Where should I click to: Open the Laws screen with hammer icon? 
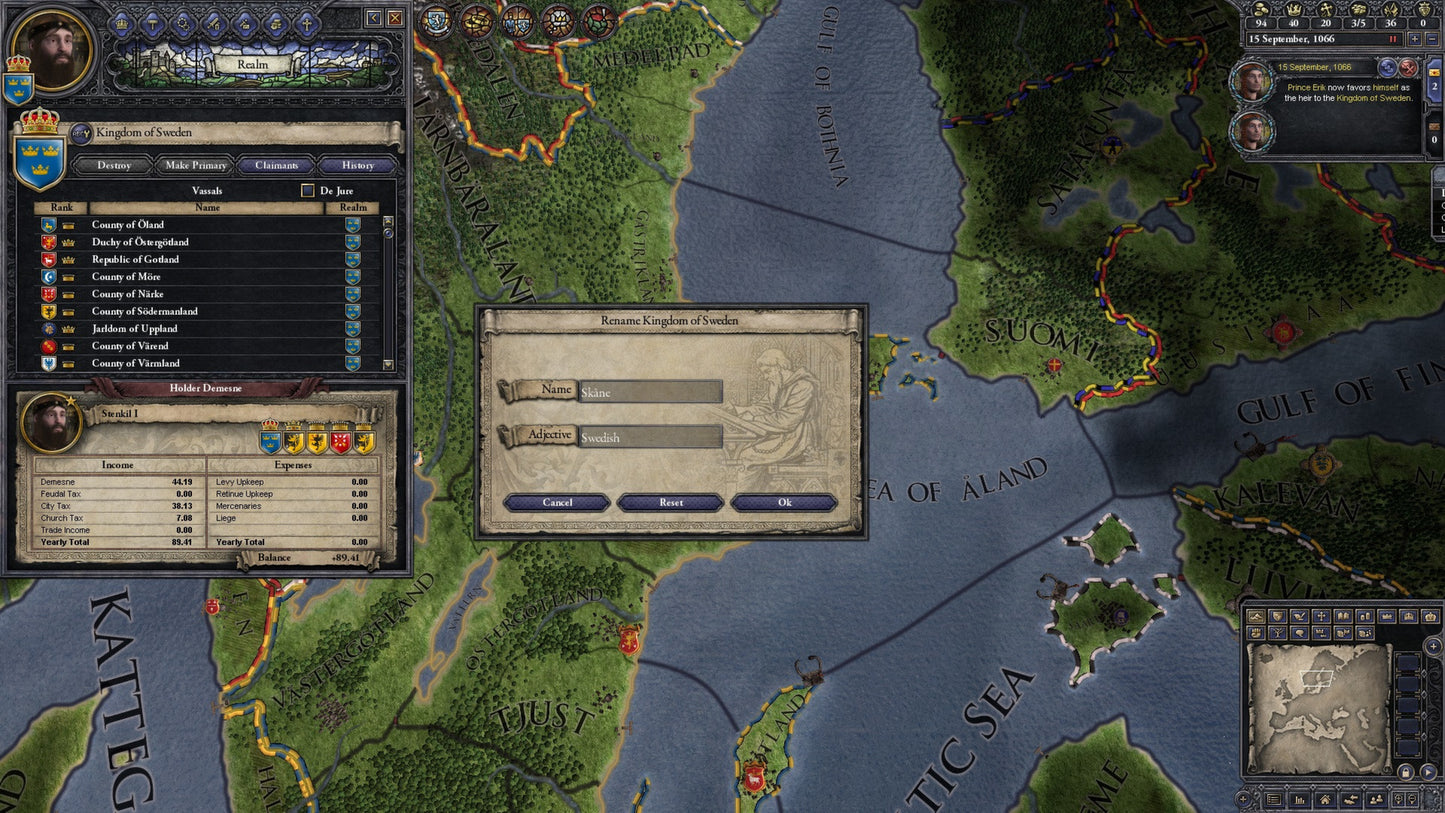click(153, 25)
